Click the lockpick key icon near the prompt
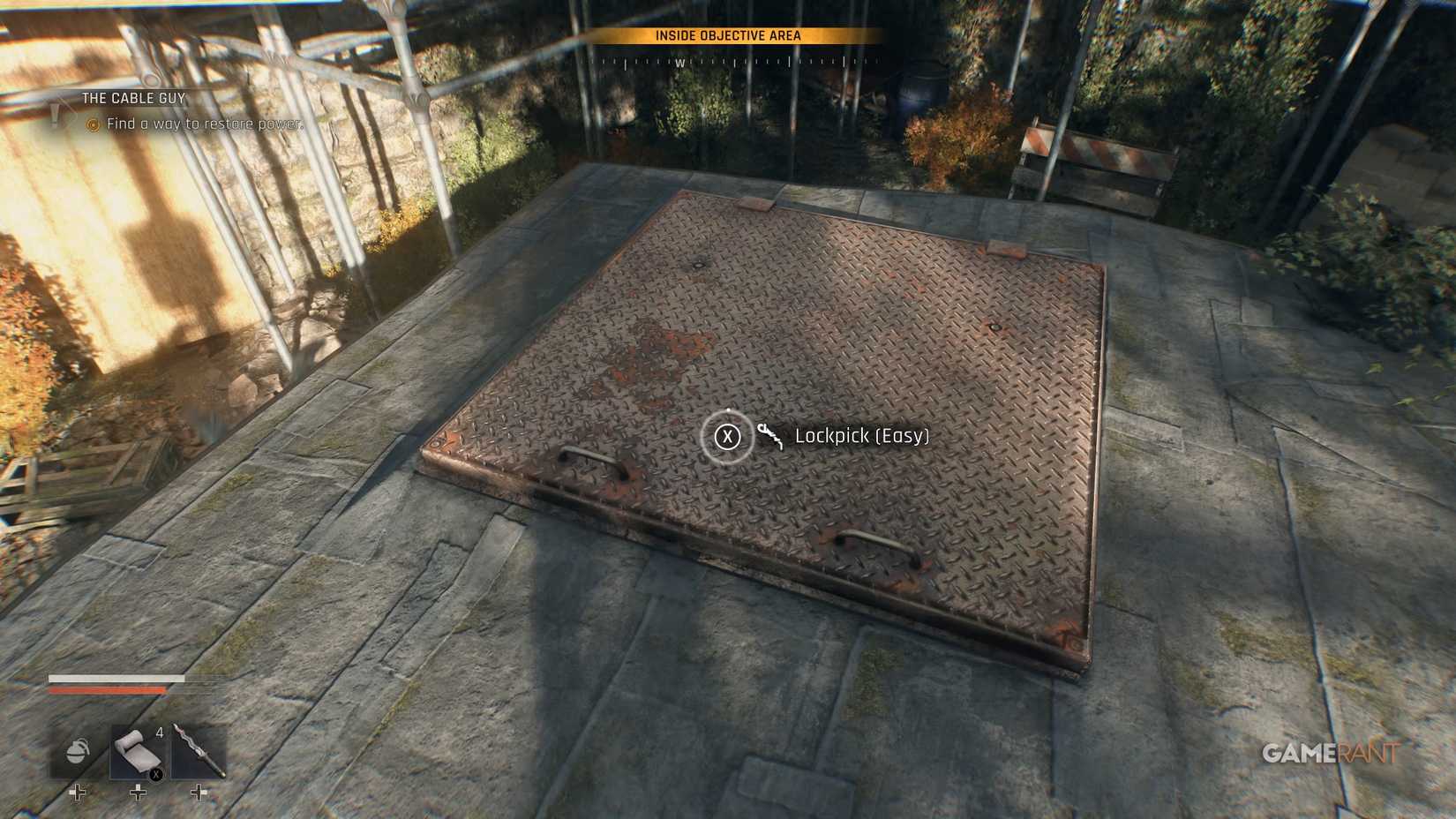The image size is (1456, 819). tap(769, 435)
